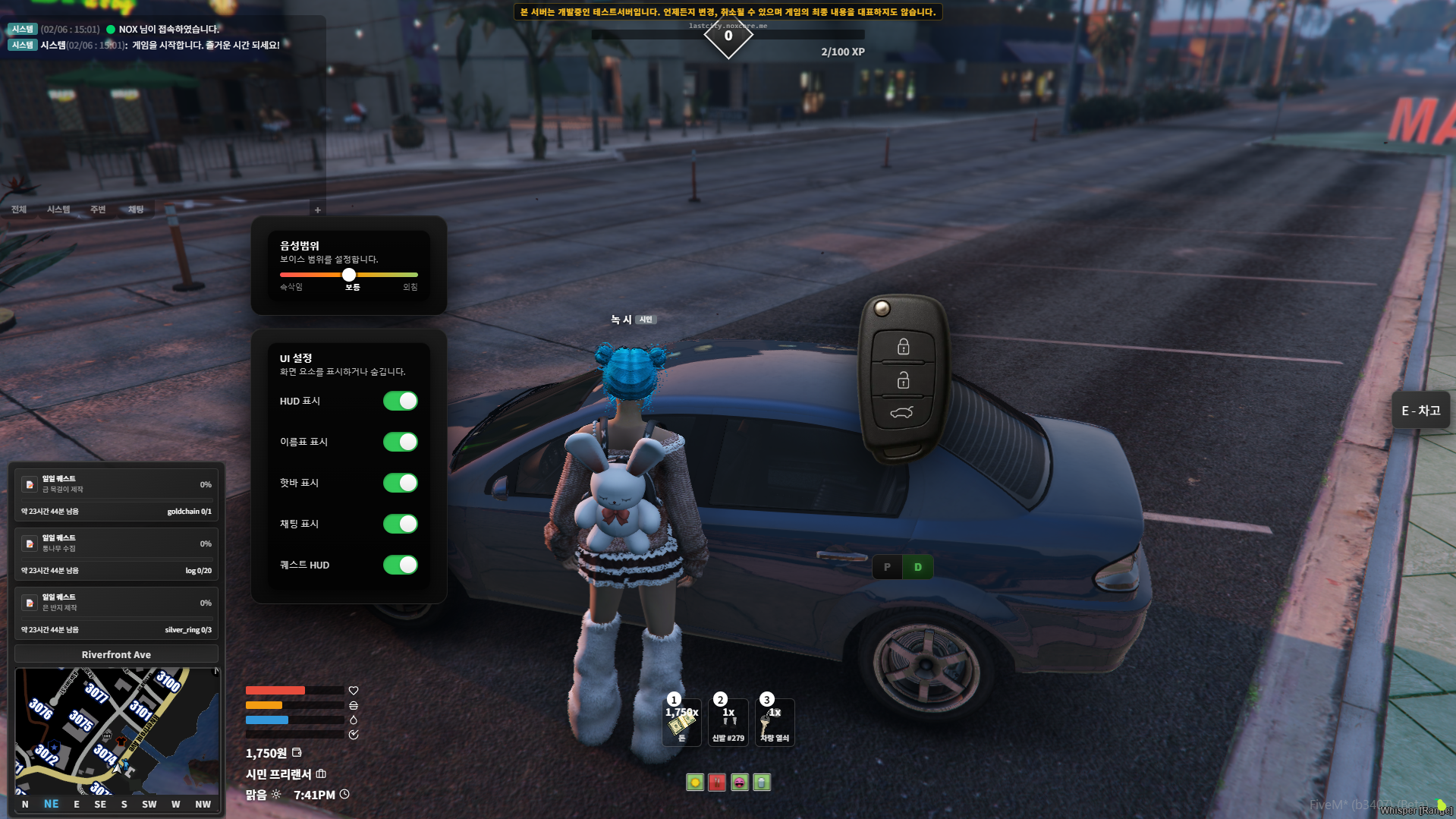Screen dimensions: 1456x819
Task: Select the D gear indicator
Action: [917, 567]
